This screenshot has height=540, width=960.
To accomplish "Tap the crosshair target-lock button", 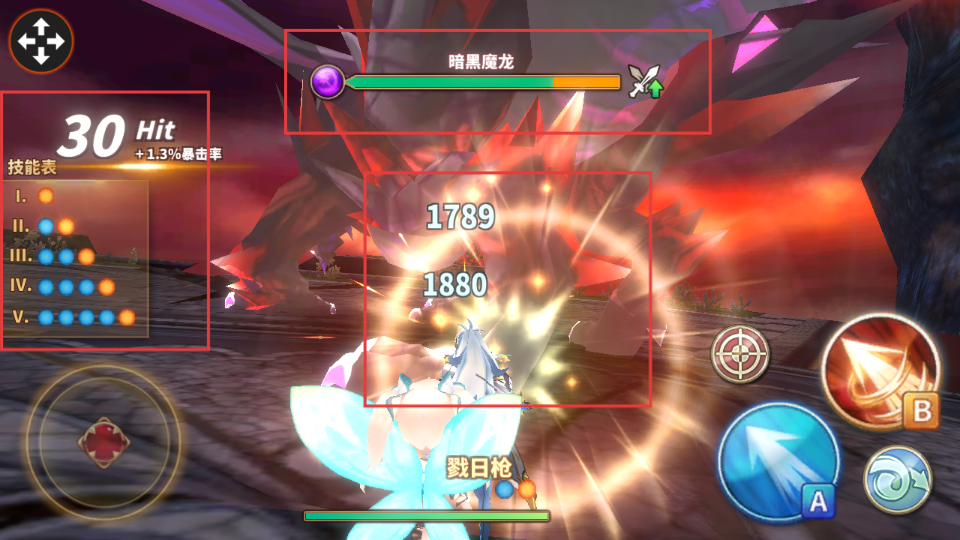I will coord(740,354).
